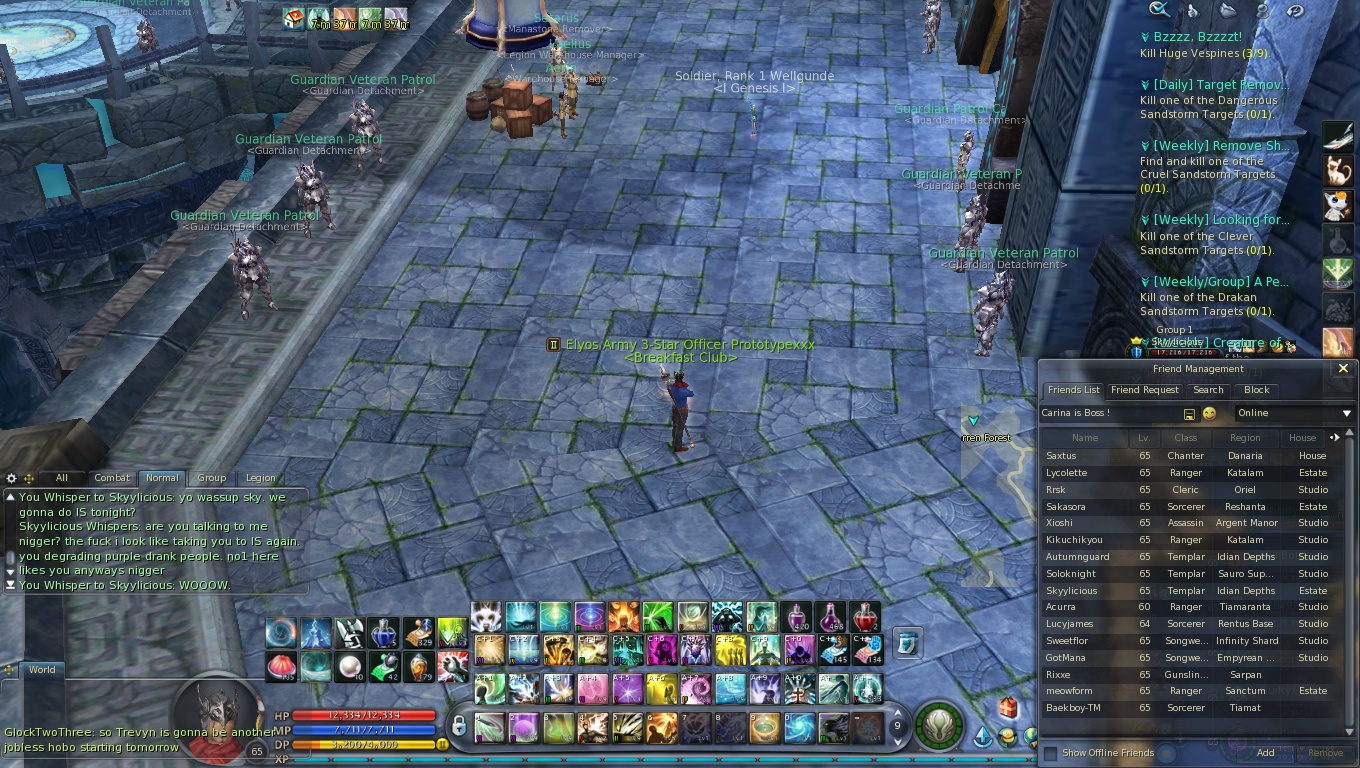Switch chat to the Combat tab
The height and width of the screenshot is (768, 1360).
point(112,478)
